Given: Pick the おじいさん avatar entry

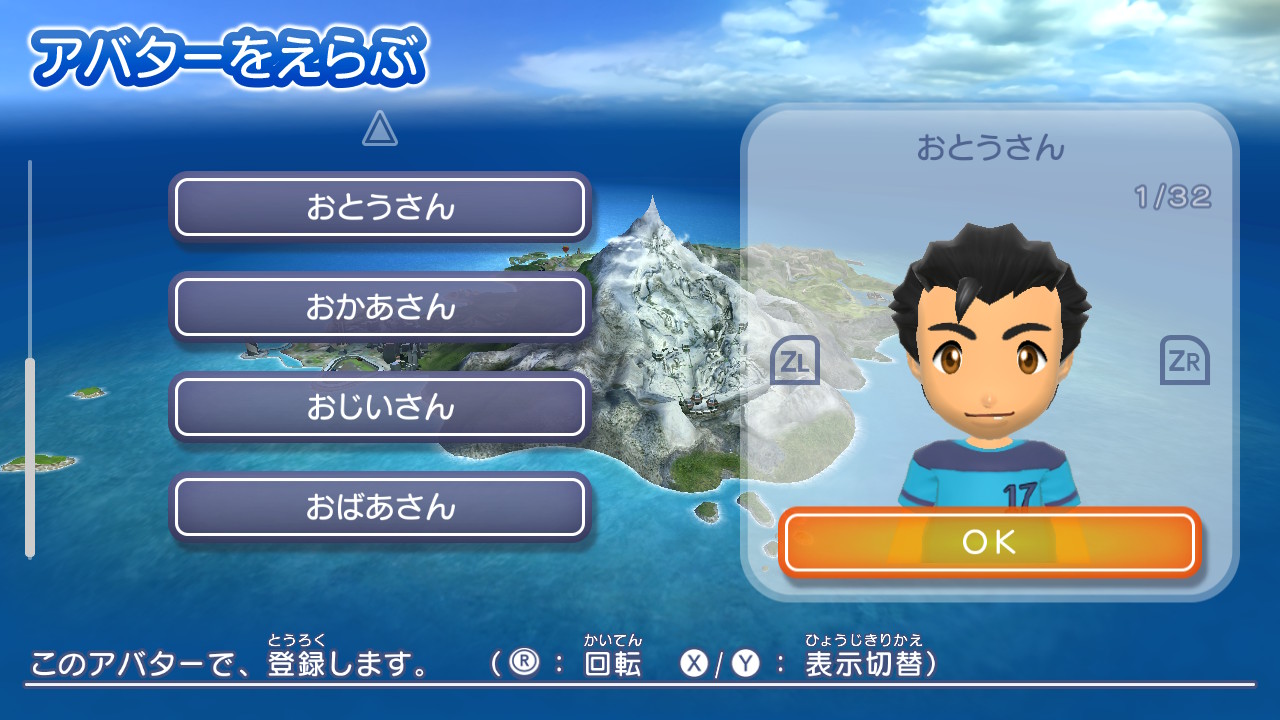Looking at the screenshot, I should (x=380, y=407).
